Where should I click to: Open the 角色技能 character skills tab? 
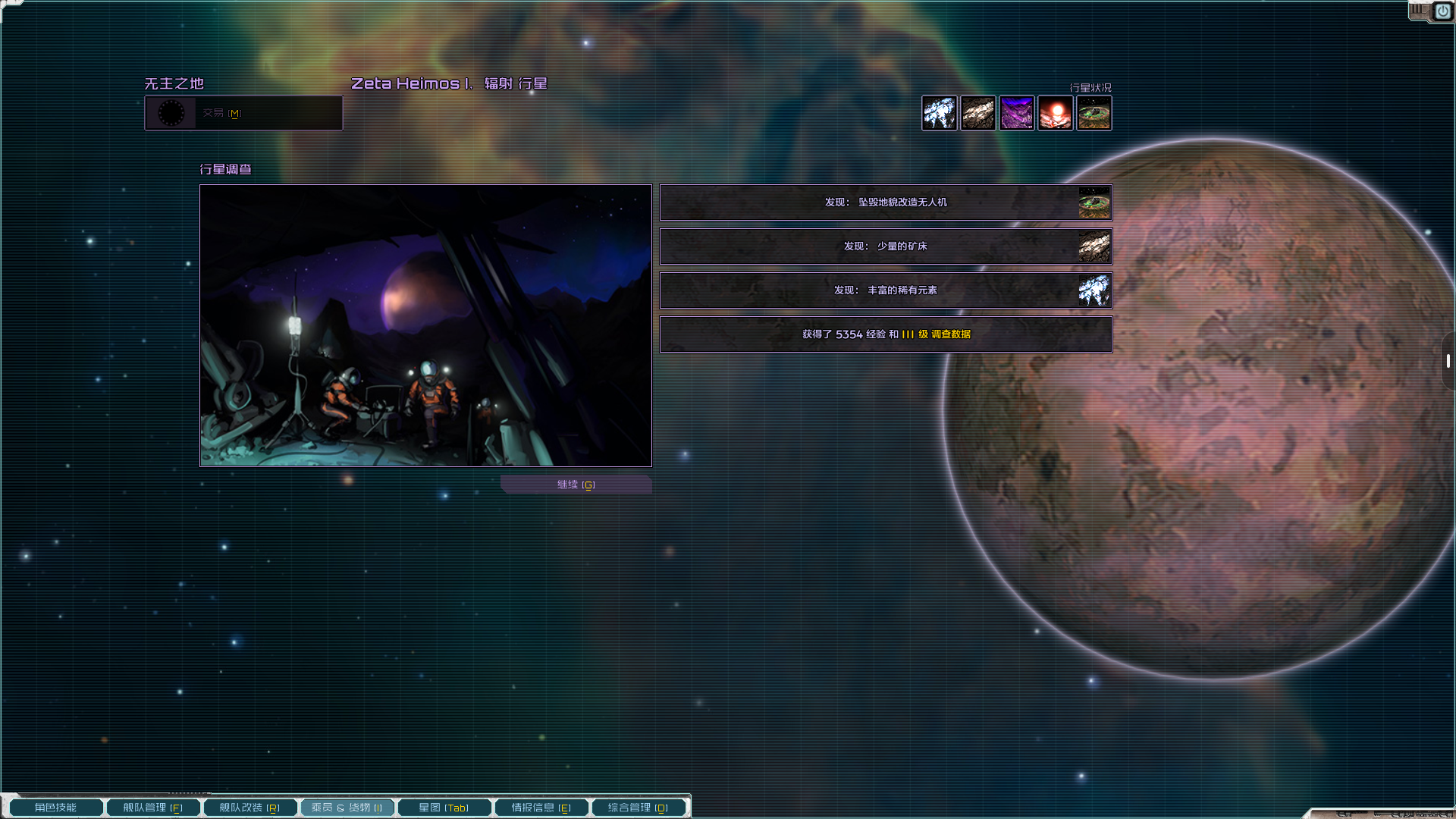(x=56, y=808)
